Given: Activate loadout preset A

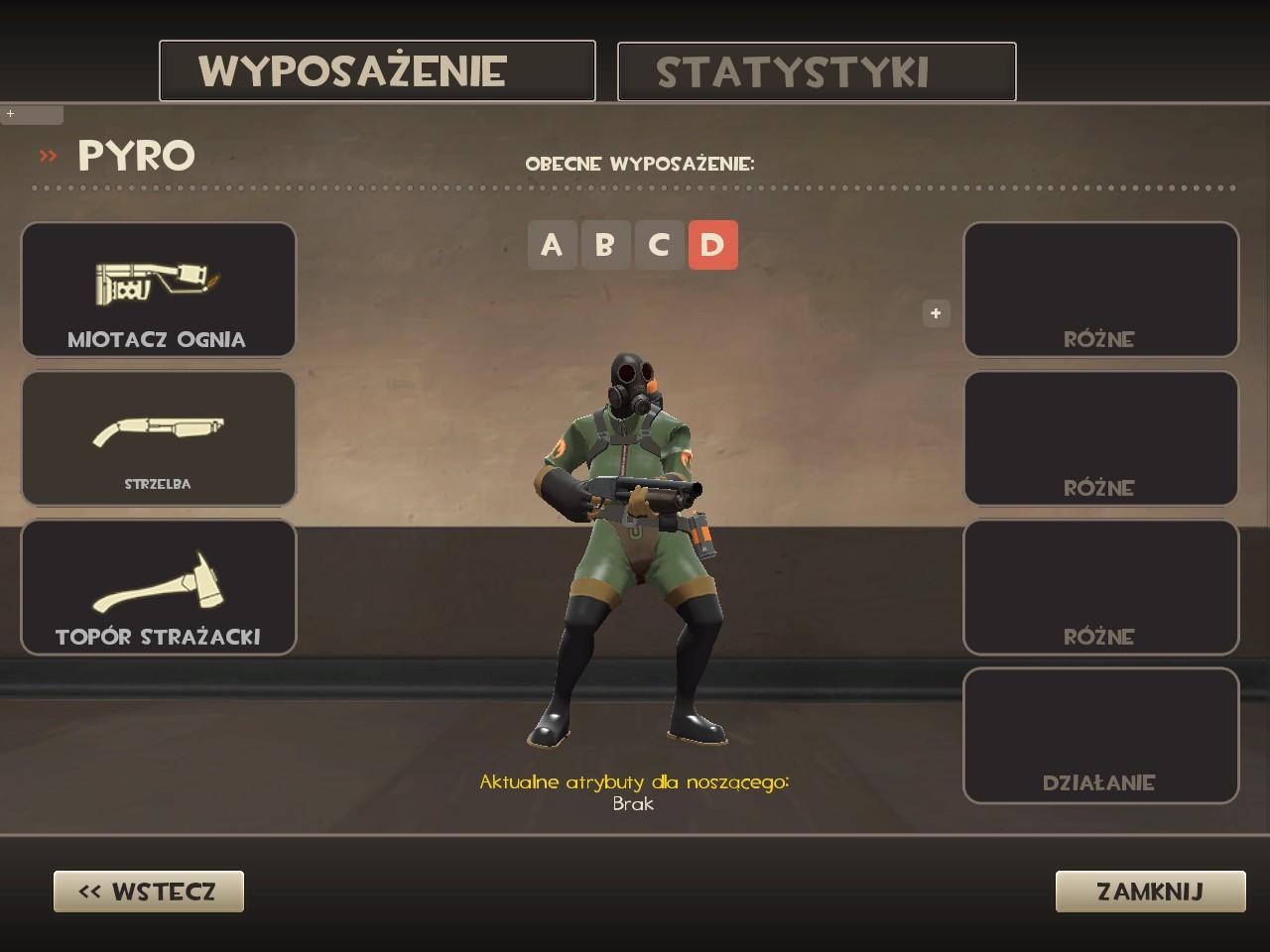Looking at the screenshot, I should [x=553, y=245].
